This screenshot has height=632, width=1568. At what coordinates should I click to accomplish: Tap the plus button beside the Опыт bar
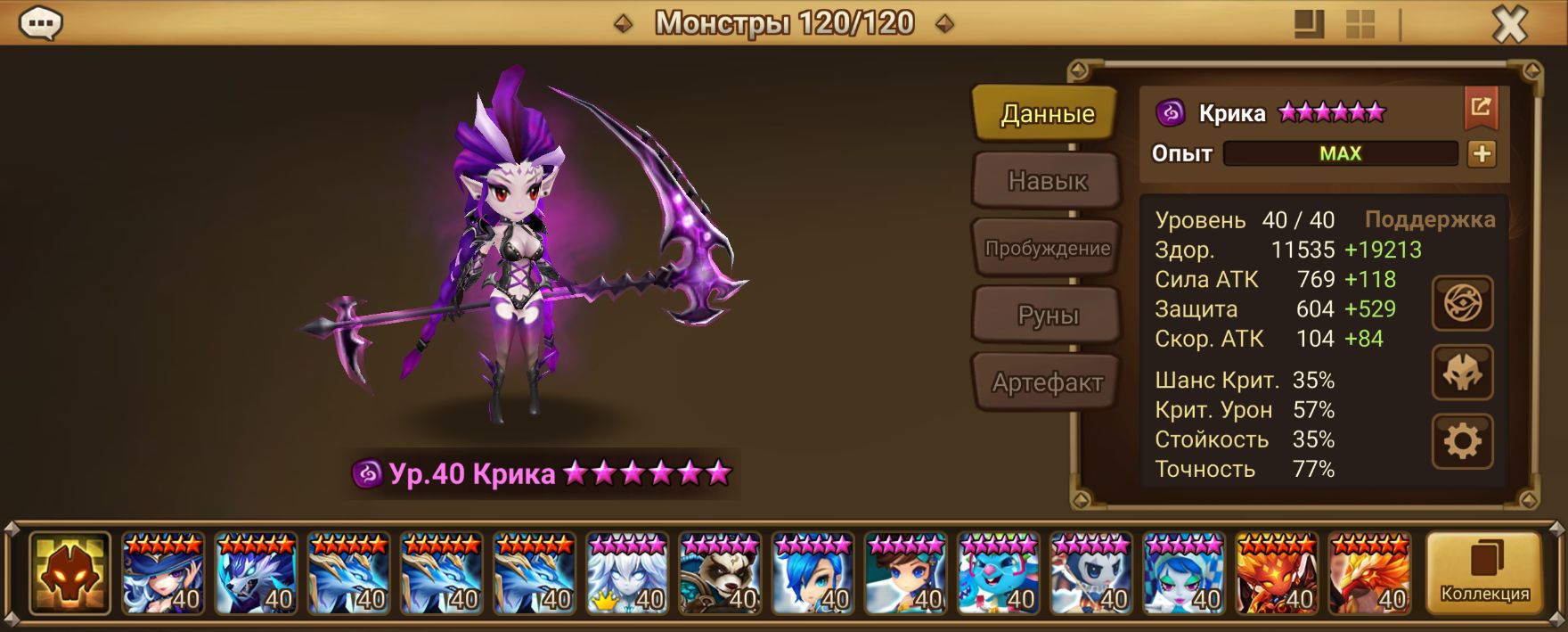click(x=1482, y=153)
